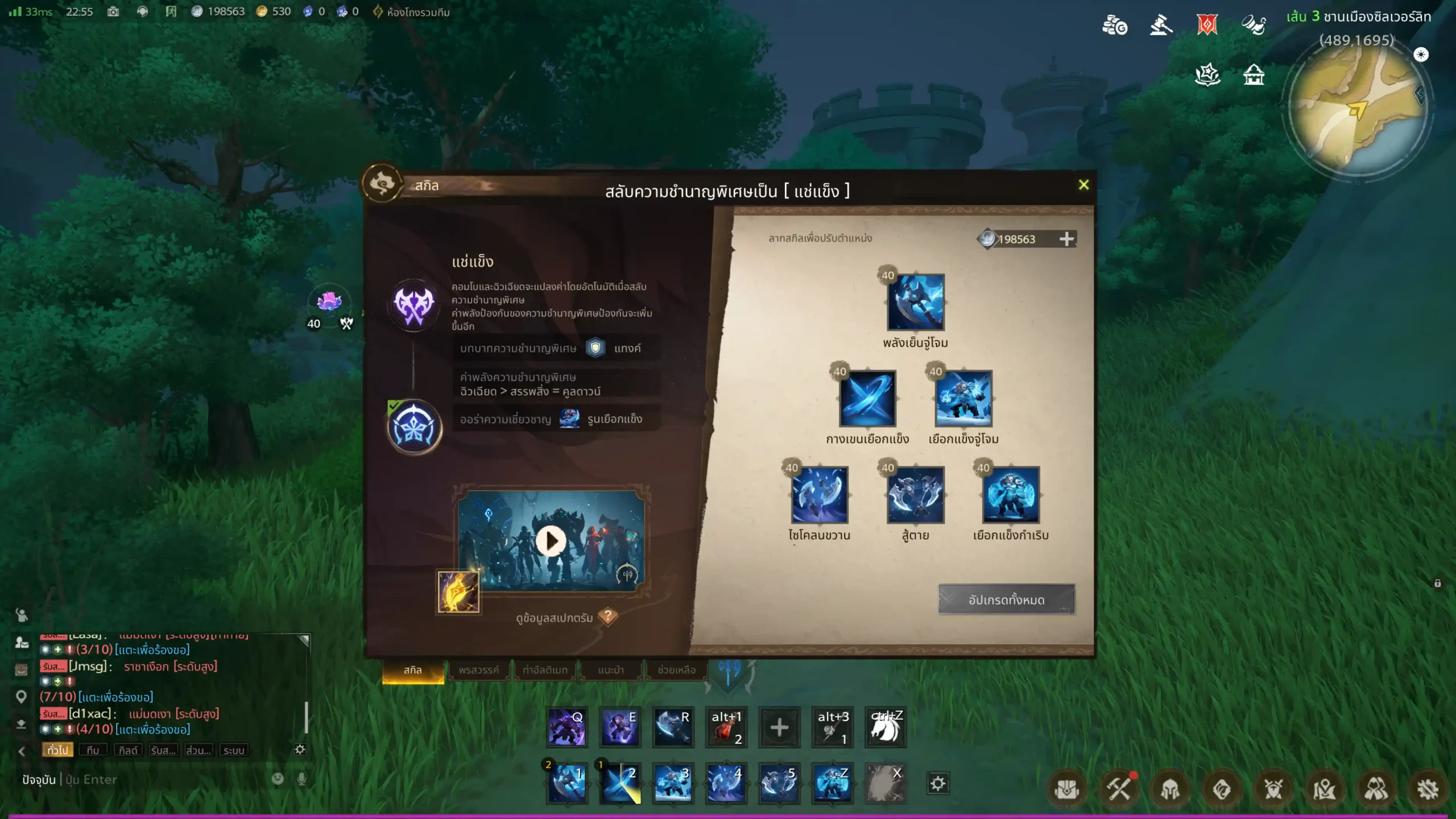Screen dimensions: 1456x819
Task: Open the ท่าอัลติเมท ultimate tab
Action: click(545, 670)
